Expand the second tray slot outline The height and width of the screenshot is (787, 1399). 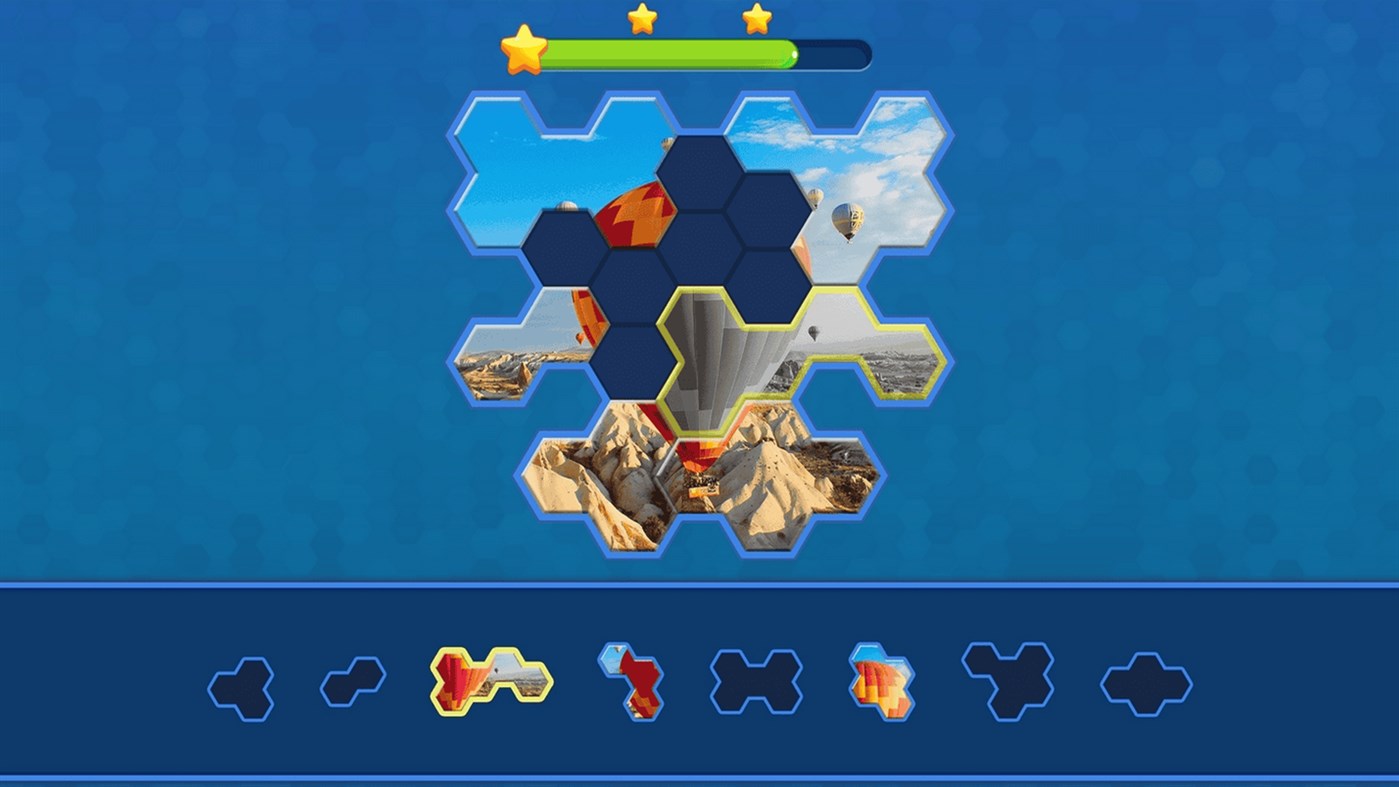point(350,683)
